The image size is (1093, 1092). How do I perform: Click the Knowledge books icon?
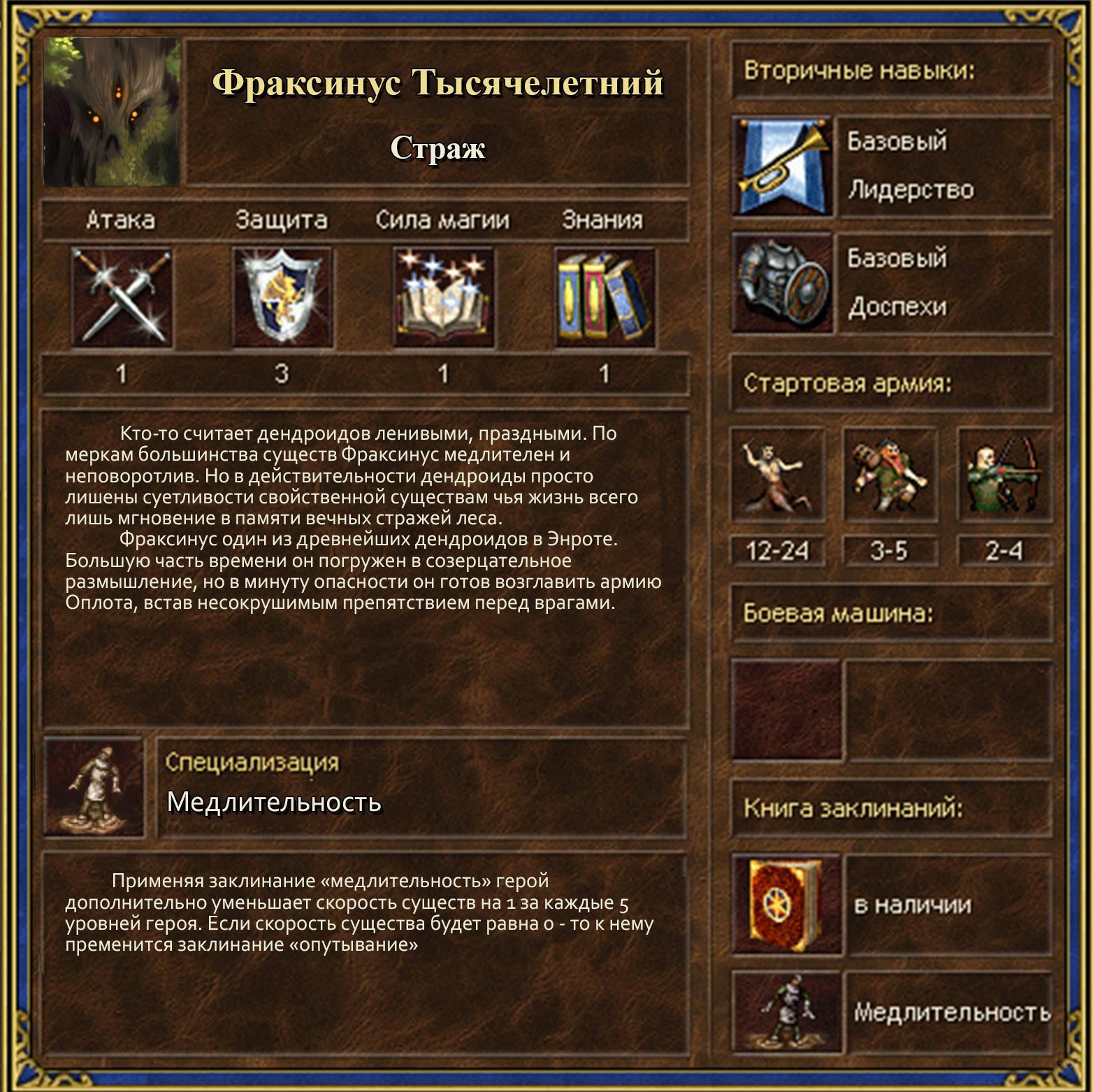pos(605,297)
